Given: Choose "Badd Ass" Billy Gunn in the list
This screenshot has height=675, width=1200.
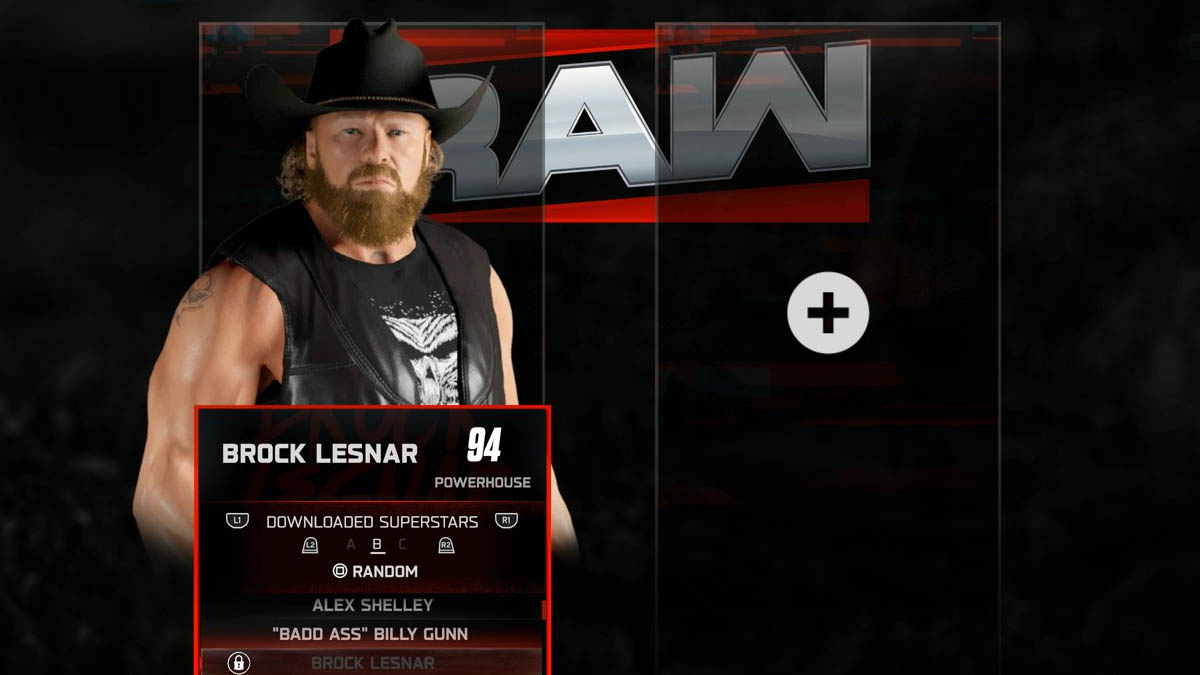Looking at the screenshot, I should coord(372,634).
